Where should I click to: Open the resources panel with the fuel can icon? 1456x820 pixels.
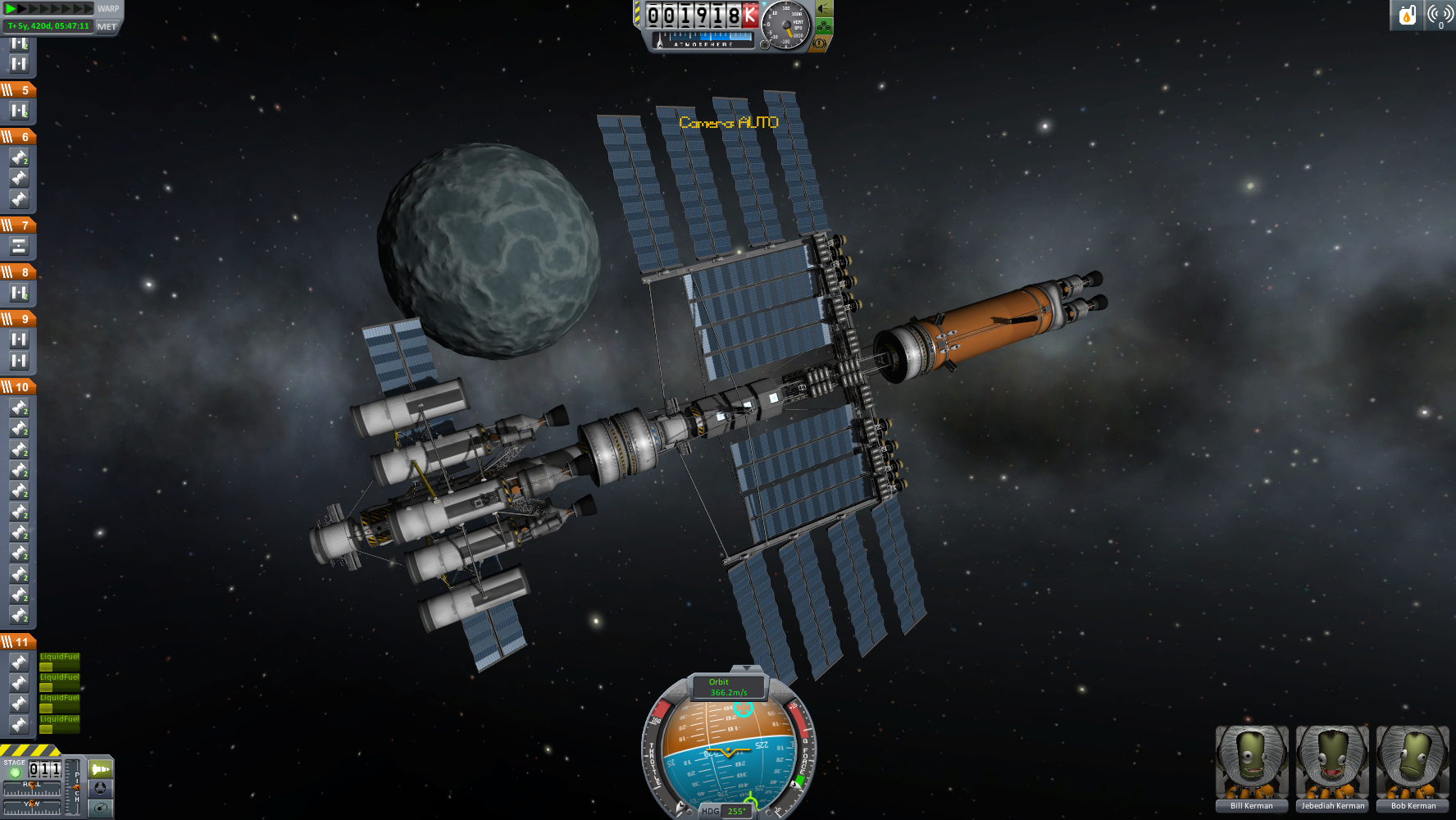click(1407, 15)
